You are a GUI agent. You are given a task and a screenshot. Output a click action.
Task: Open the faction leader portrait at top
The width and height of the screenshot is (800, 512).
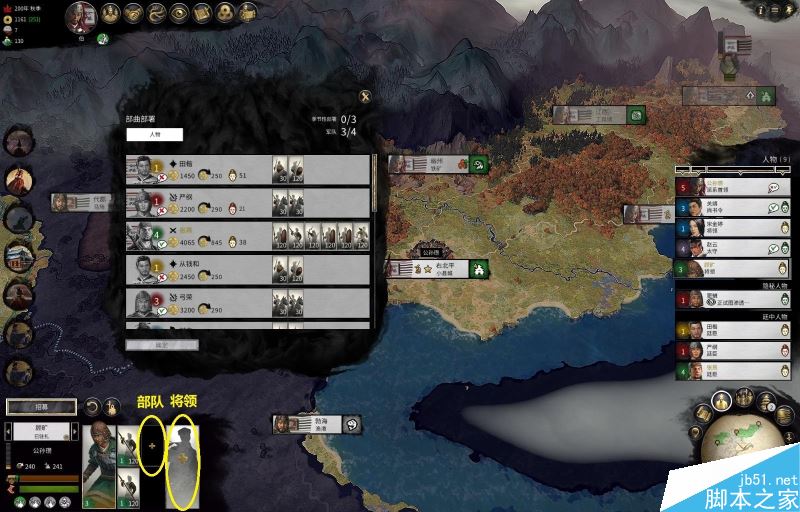pos(82,15)
